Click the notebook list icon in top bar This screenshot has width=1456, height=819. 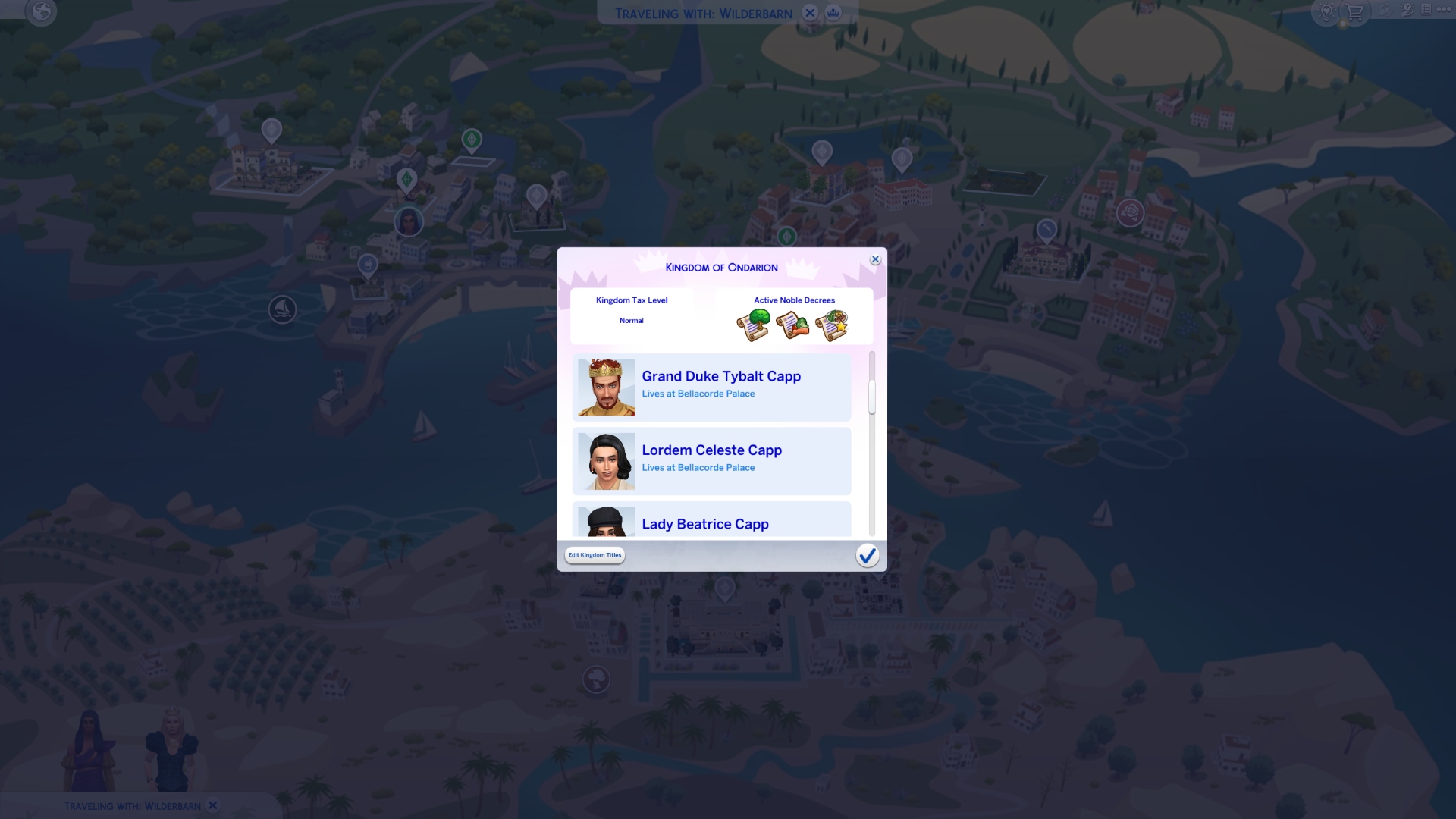coord(1427,11)
